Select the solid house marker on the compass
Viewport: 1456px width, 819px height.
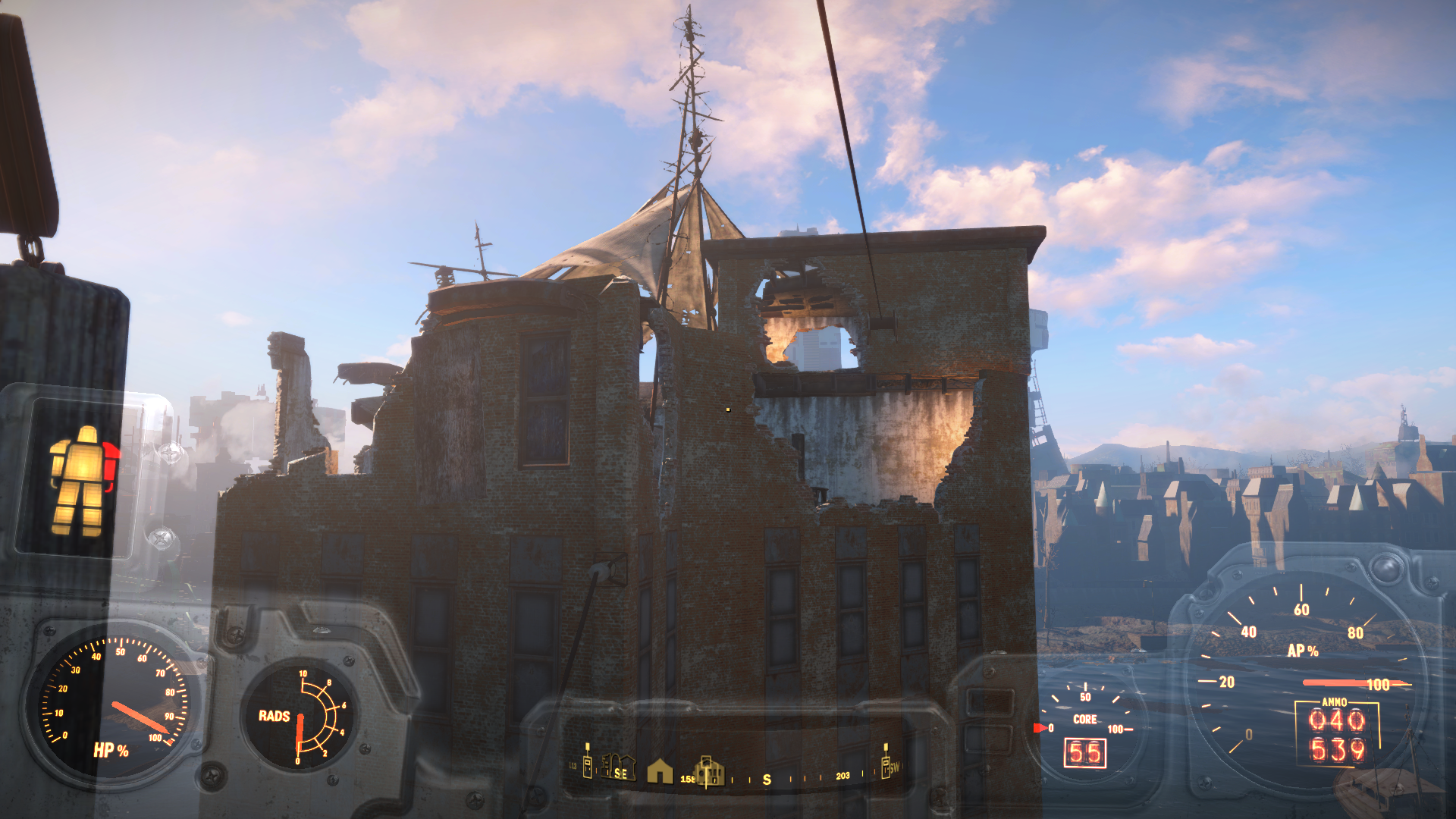click(660, 771)
